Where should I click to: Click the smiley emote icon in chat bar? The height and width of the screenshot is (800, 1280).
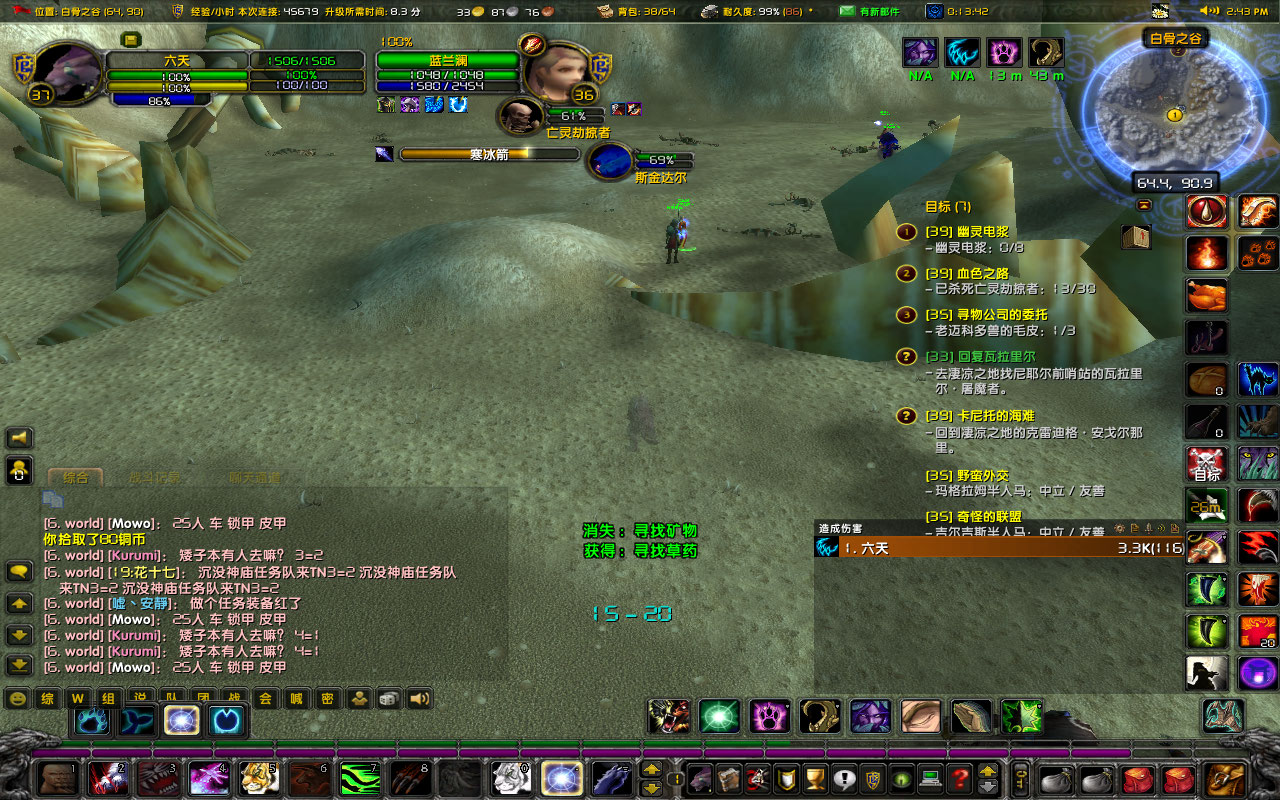[x=17, y=698]
